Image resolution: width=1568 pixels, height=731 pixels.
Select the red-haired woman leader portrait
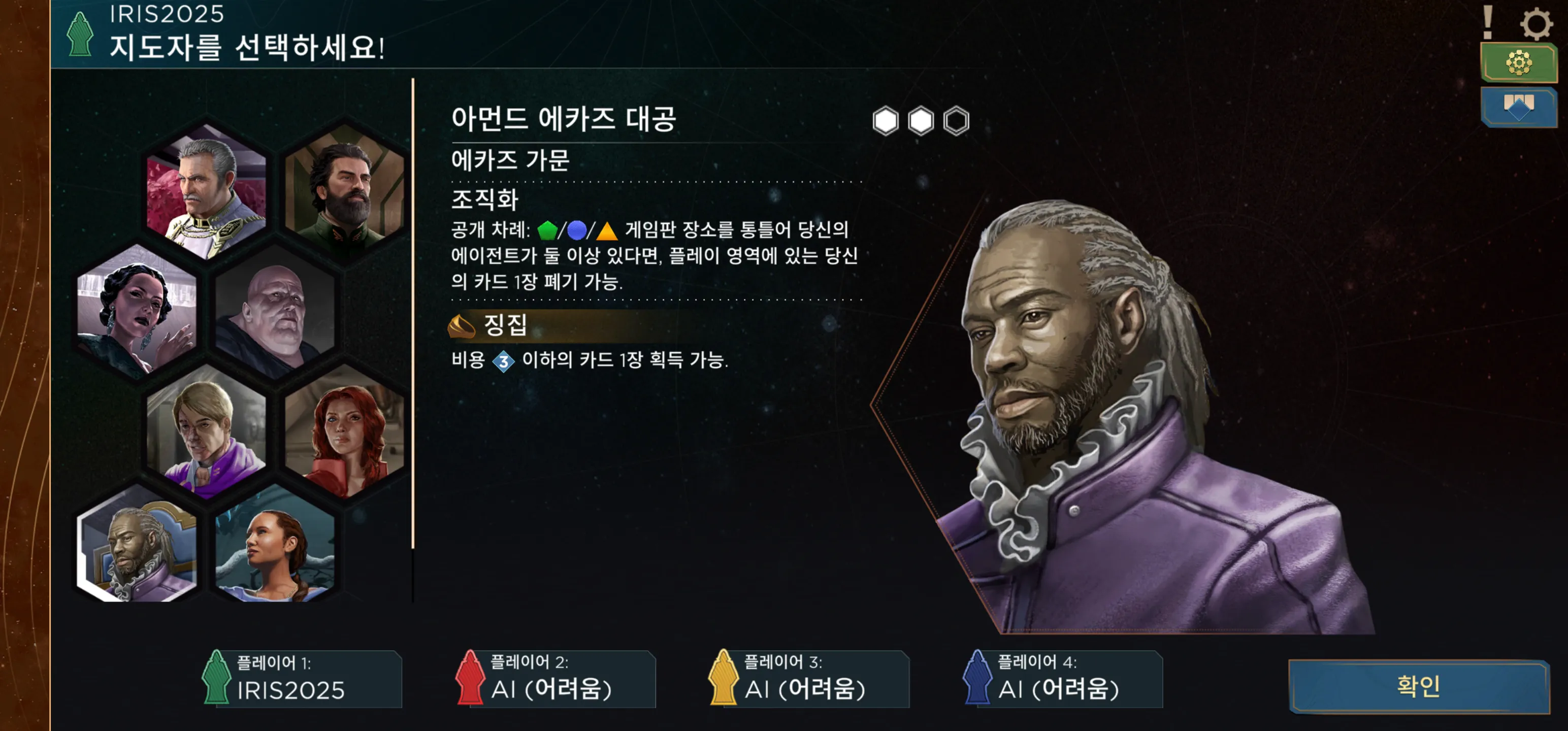tap(344, 432)
